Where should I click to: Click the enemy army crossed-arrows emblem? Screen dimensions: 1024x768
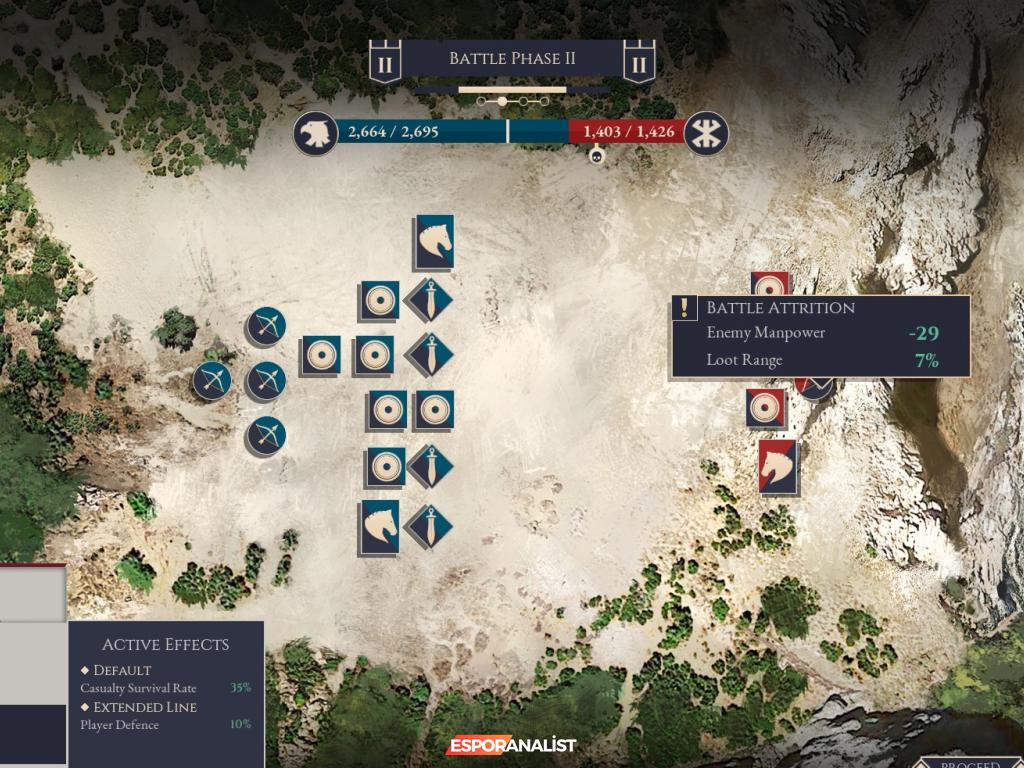(x=707, y=133)
